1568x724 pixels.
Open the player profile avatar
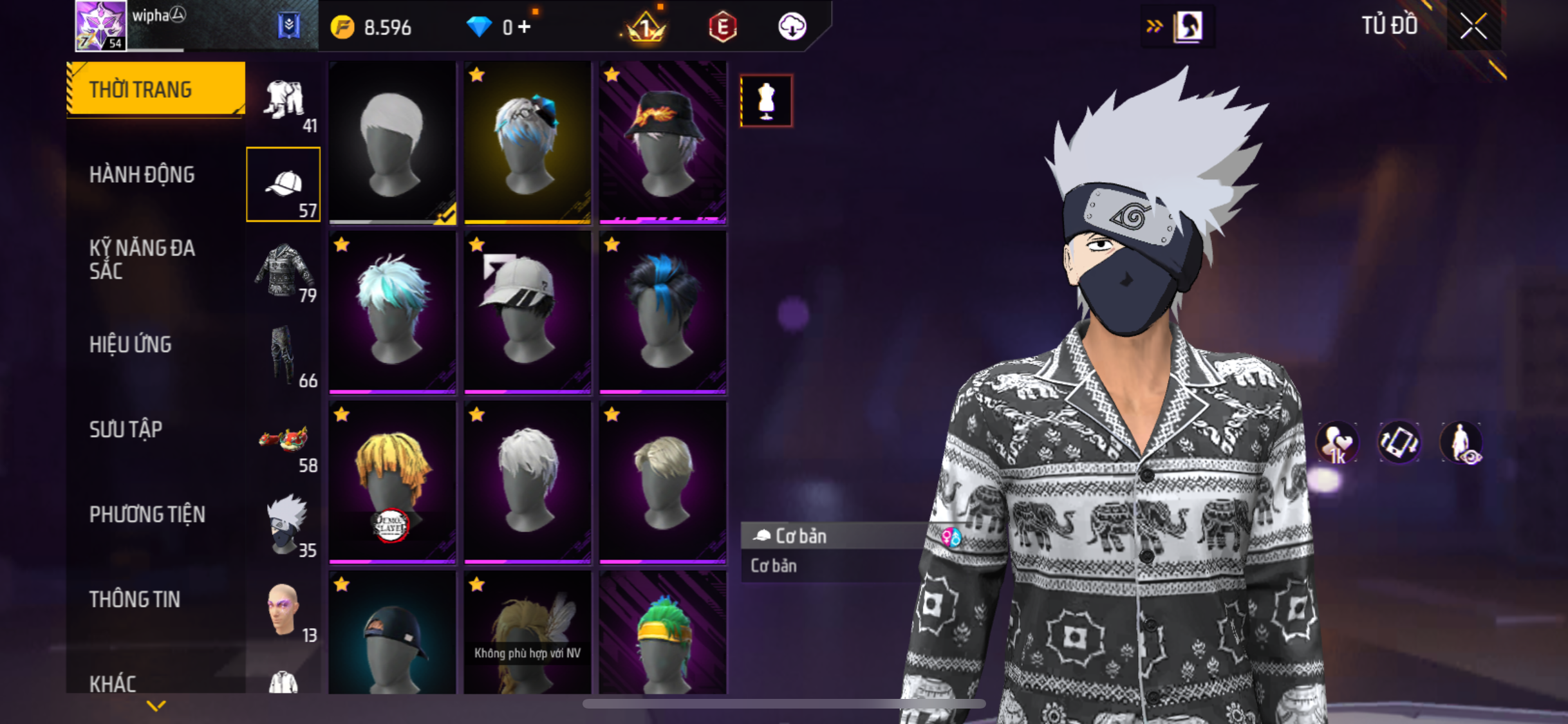[x=100, y=26]
